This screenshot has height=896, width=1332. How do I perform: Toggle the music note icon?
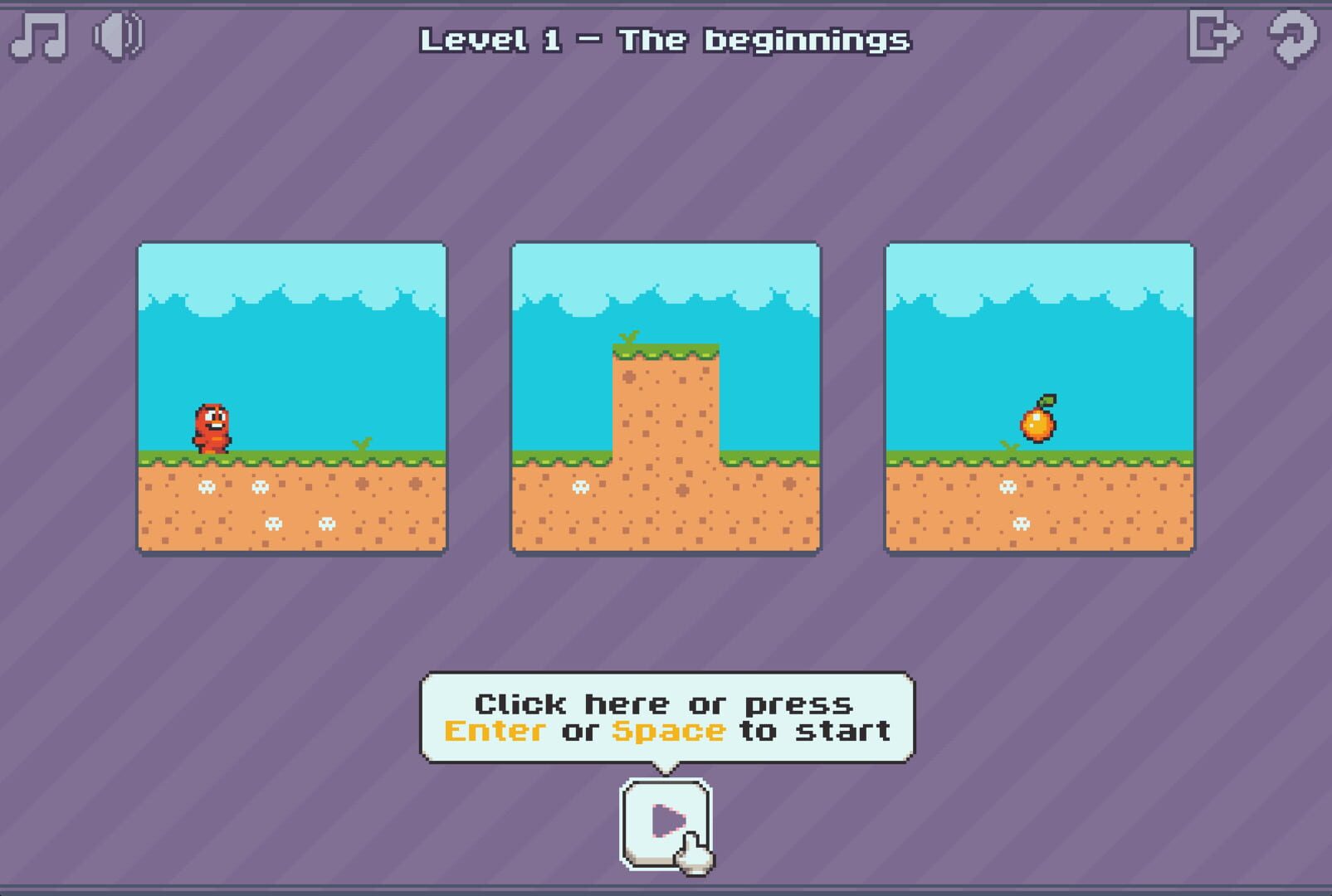coord(37,37)
